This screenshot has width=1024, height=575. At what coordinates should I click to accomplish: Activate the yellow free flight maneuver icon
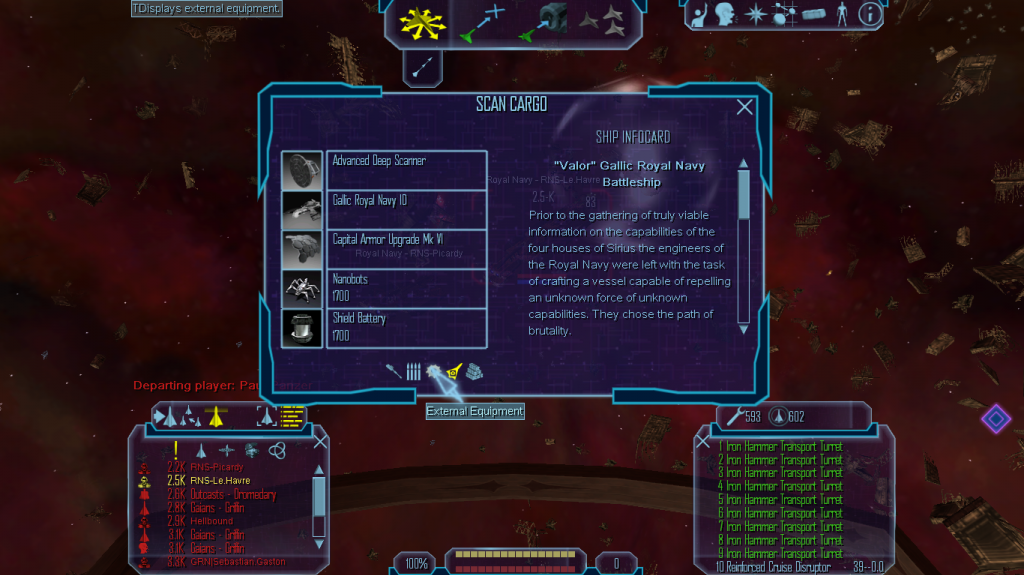(422, 23)
